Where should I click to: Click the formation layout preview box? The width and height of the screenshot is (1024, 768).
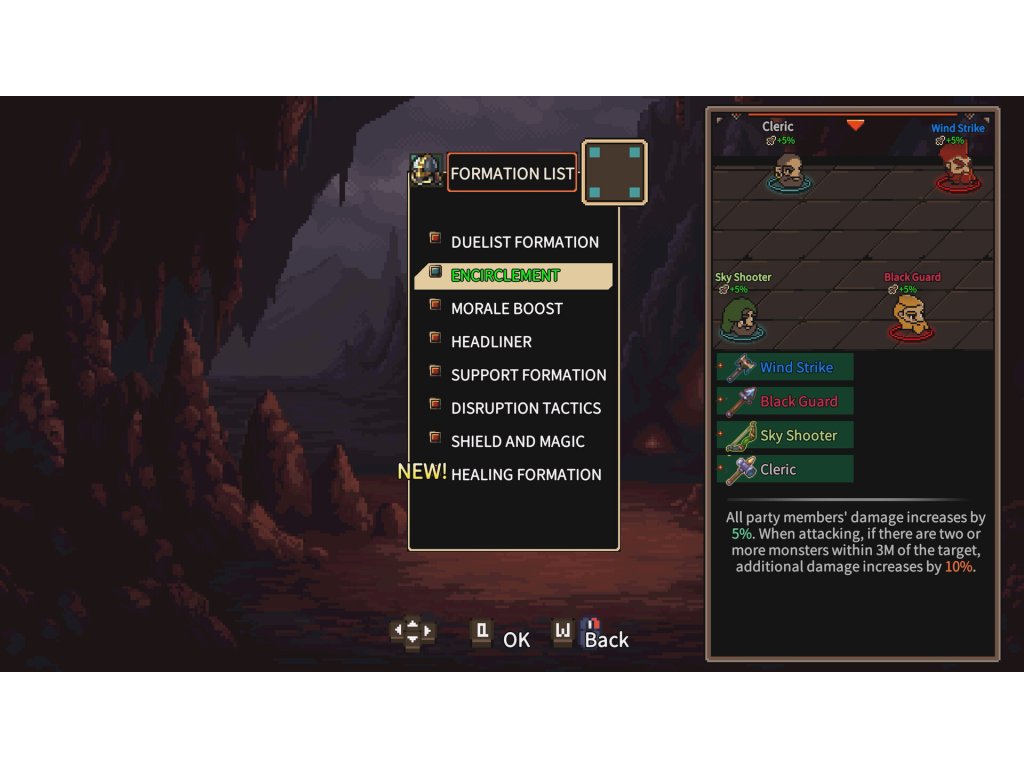(614, 172)
